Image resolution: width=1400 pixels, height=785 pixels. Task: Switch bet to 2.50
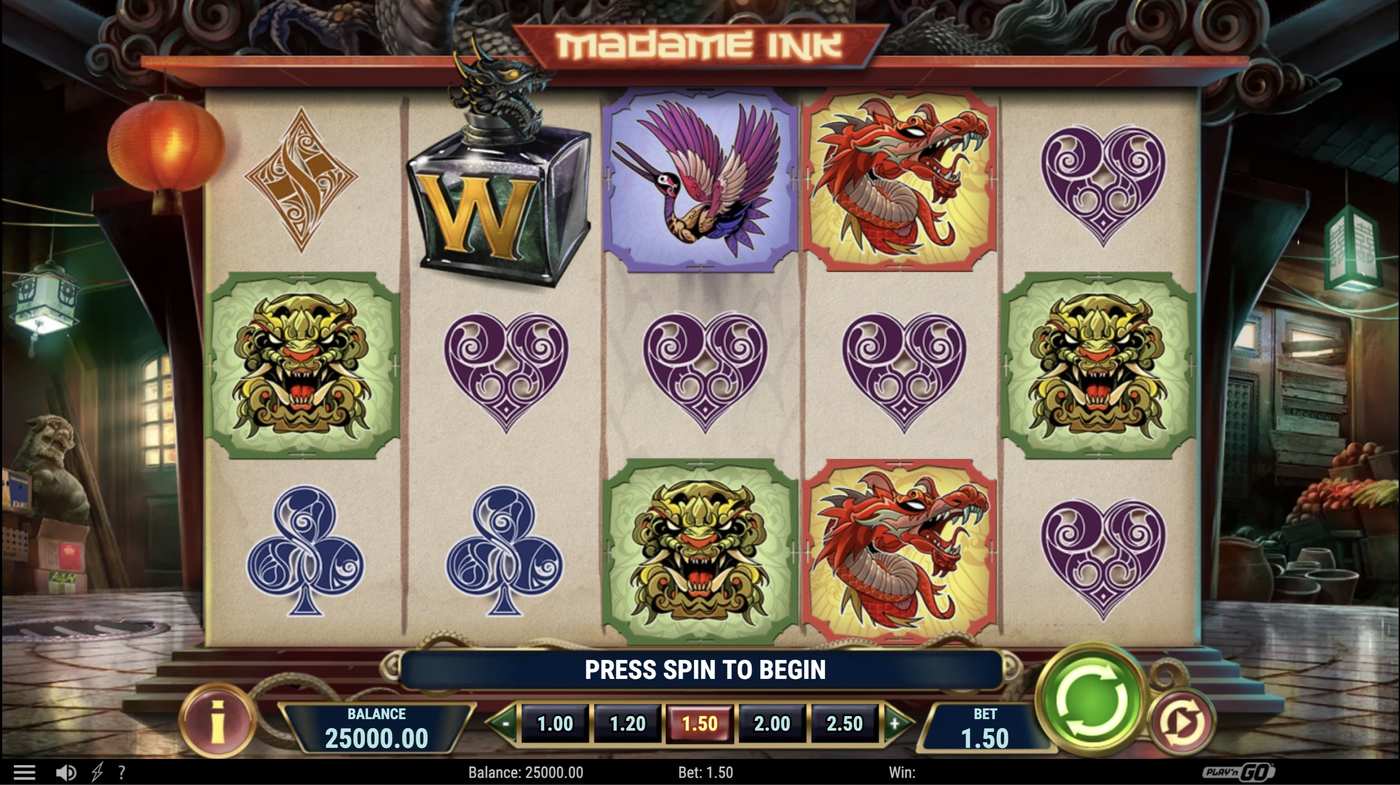coord(843,722)
